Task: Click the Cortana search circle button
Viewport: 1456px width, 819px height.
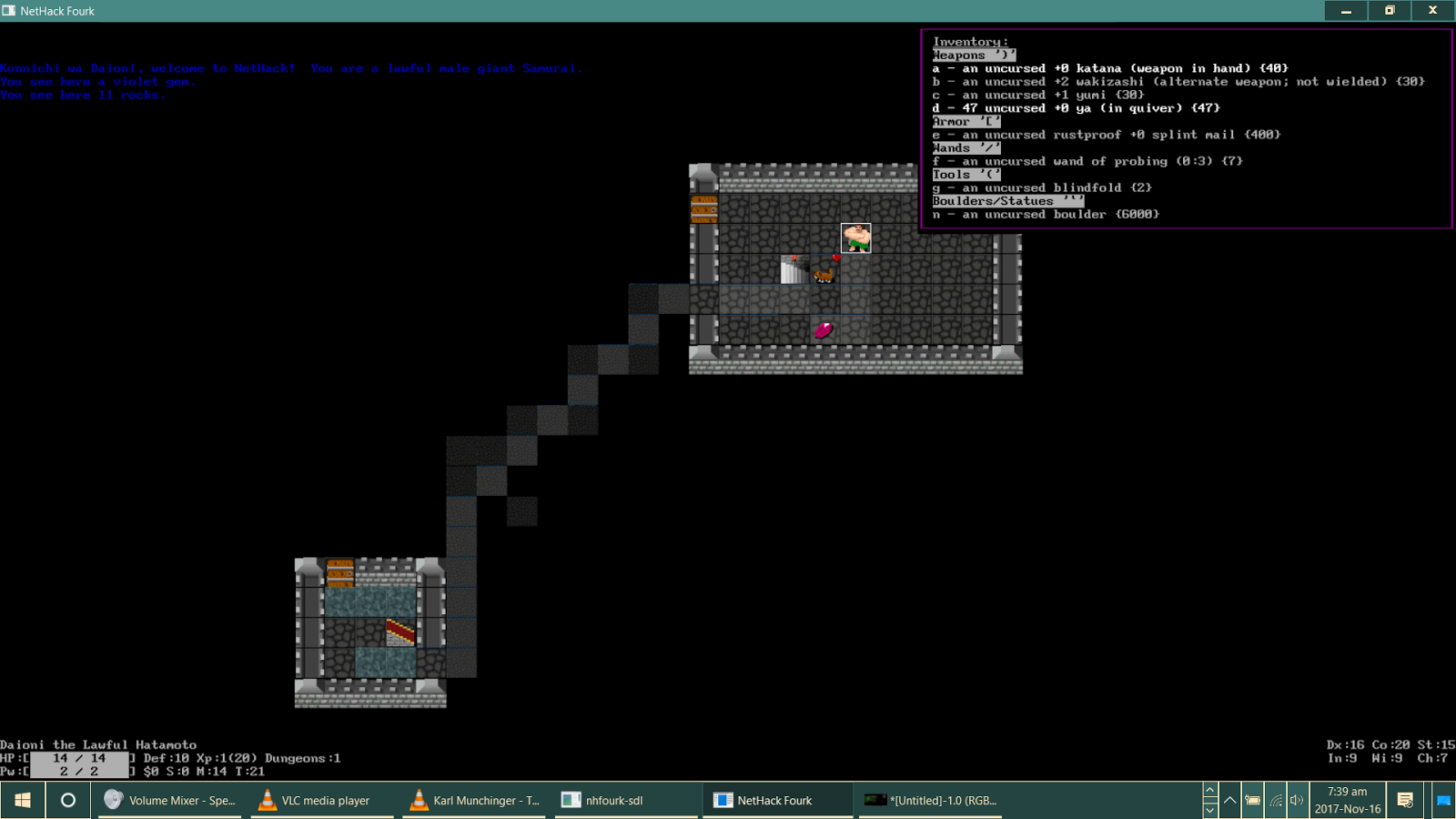Action: pos(67,800)
